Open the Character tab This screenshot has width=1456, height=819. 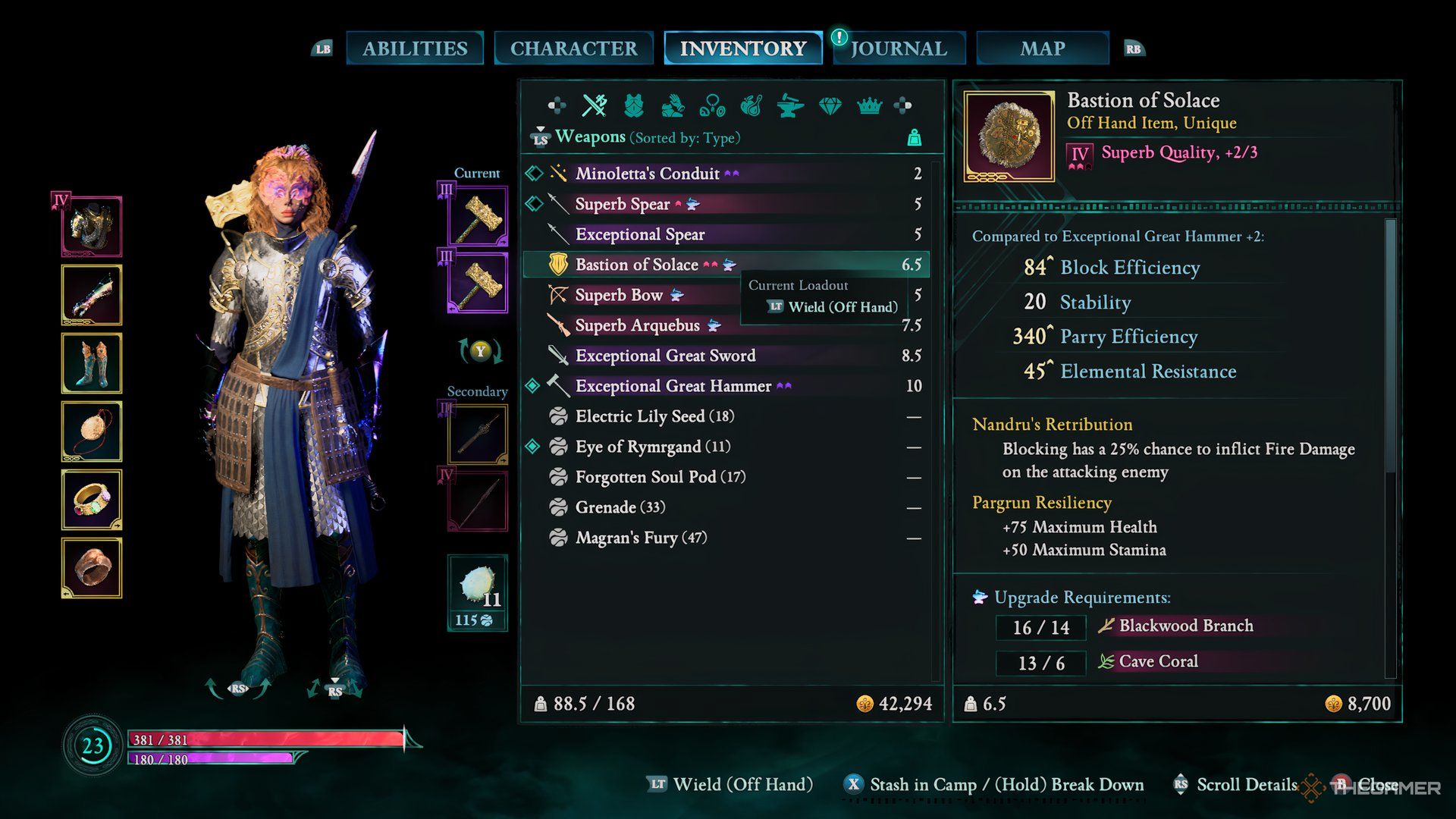(x=573, y=49)
